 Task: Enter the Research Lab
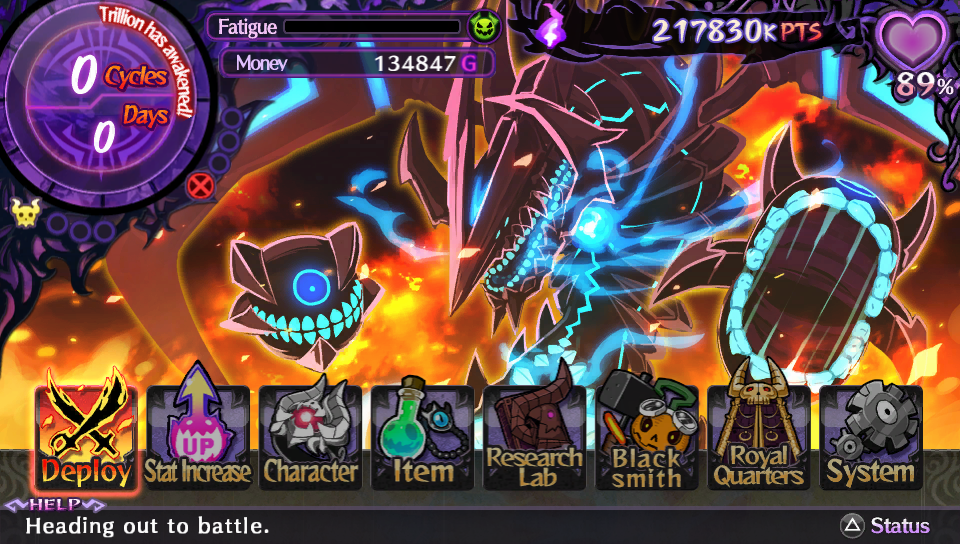(534, 438)
